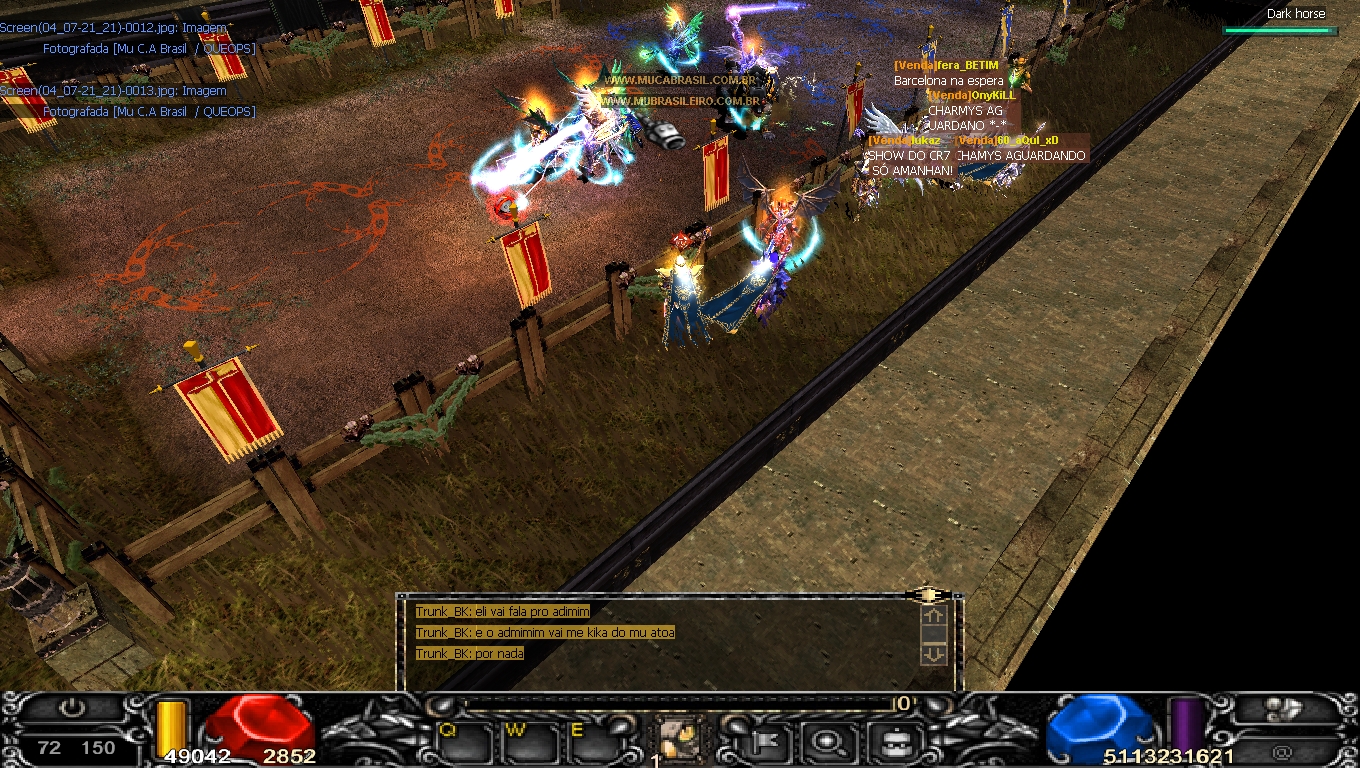
Task: Open the party members button
Action: pos(1282,709)
